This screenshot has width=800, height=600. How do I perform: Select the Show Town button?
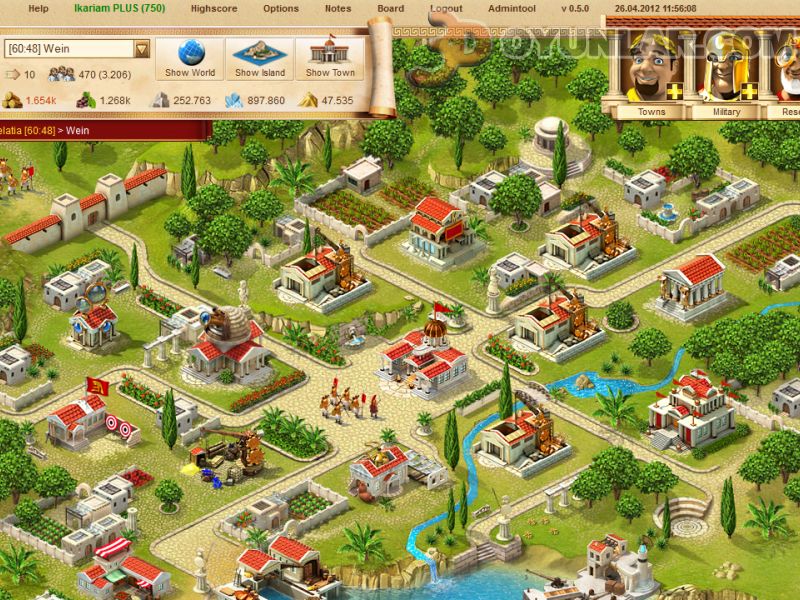(x=330, y=58)
